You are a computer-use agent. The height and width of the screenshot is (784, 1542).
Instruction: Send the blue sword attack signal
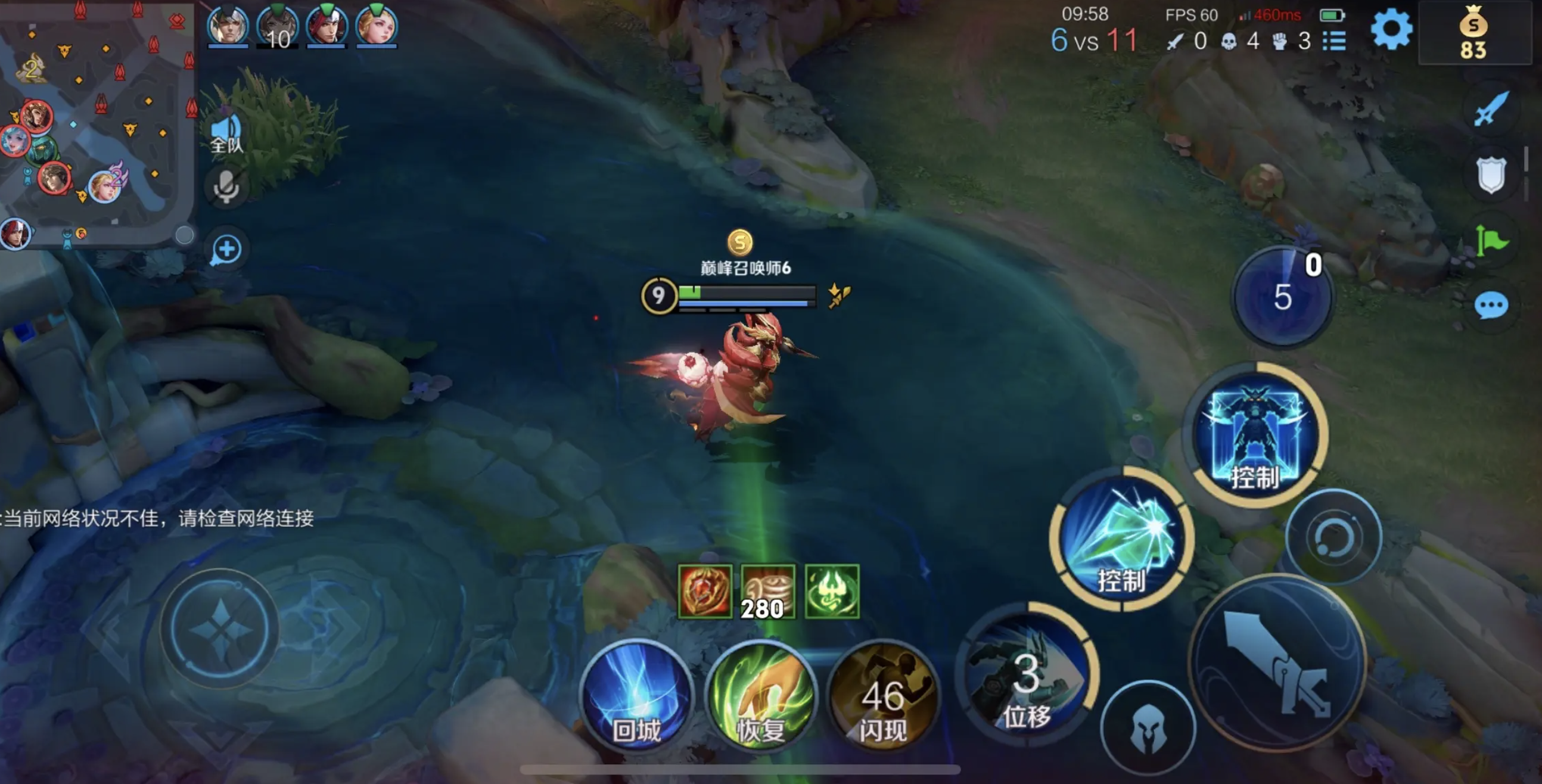pos(1491,109)
